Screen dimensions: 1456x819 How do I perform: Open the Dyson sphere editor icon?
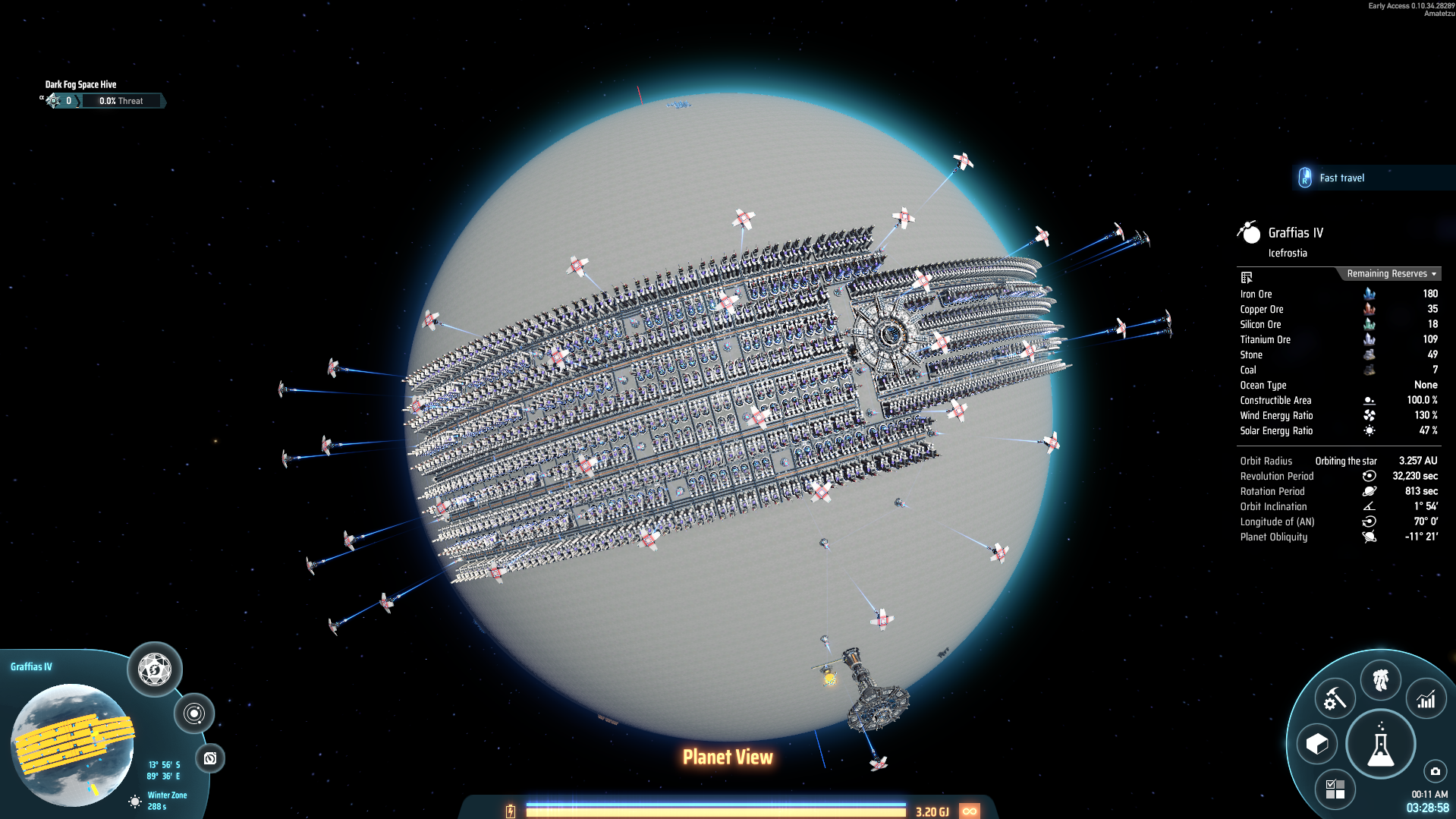pos(155,669)
